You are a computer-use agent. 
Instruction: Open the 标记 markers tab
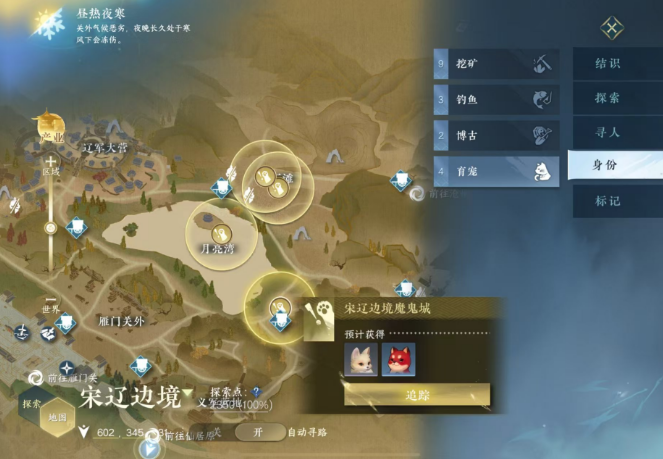click(x=607, y=201)
